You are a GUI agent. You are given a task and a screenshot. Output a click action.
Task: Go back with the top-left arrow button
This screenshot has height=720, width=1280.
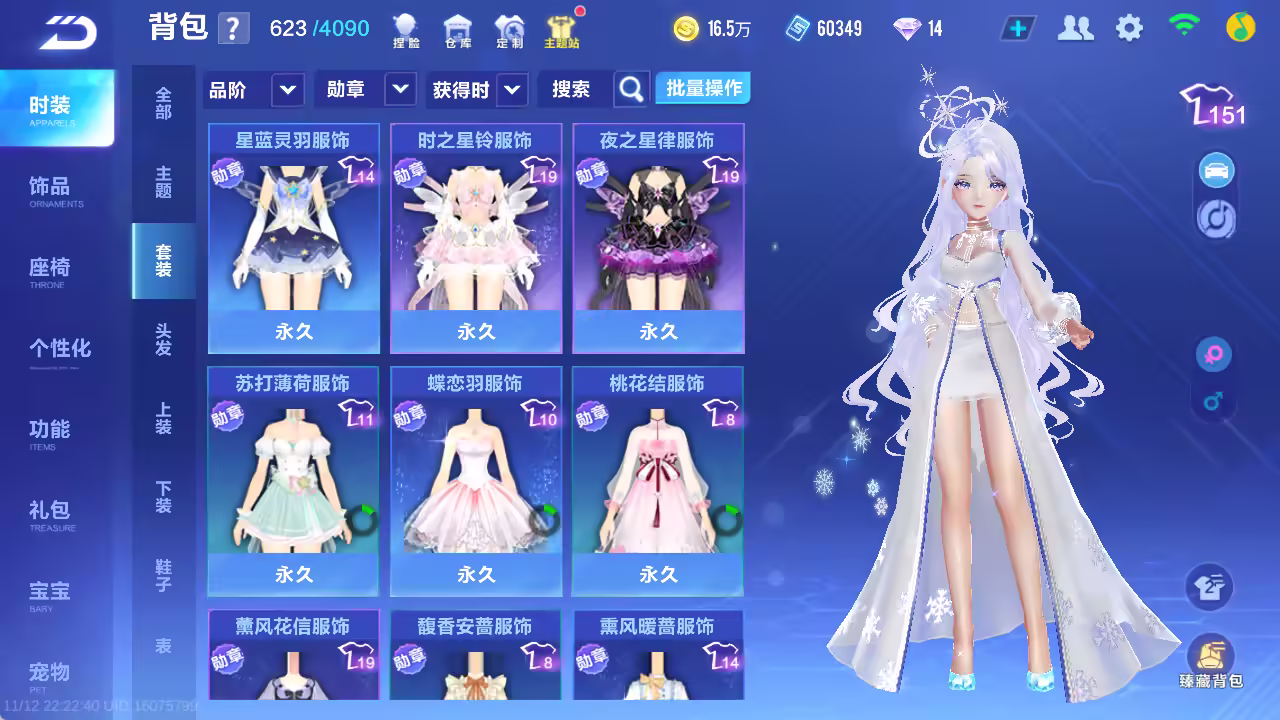(68, 33)
